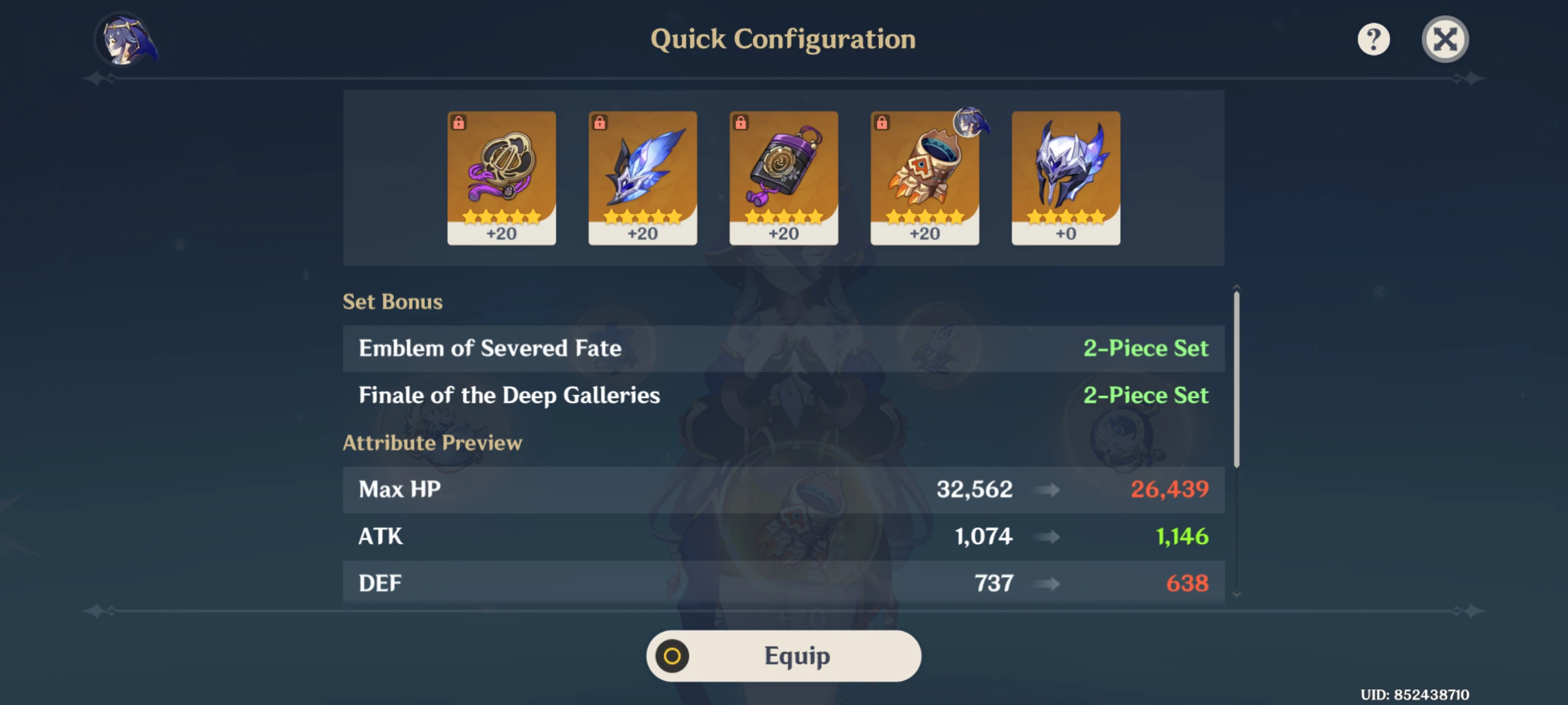Toggle the lock on the plume artifact
Viewport: 1568px width, 705px height.
tap(598, 122)
